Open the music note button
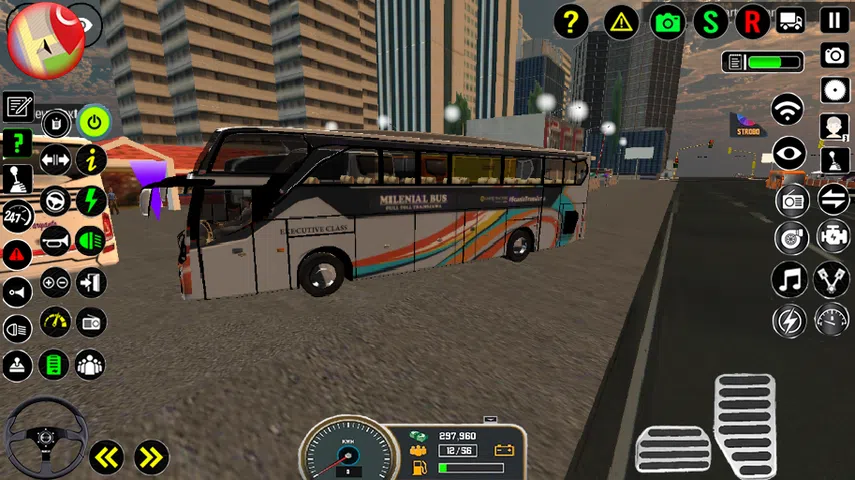The height and width of the screenshot is (480, 855). [789, 279]
